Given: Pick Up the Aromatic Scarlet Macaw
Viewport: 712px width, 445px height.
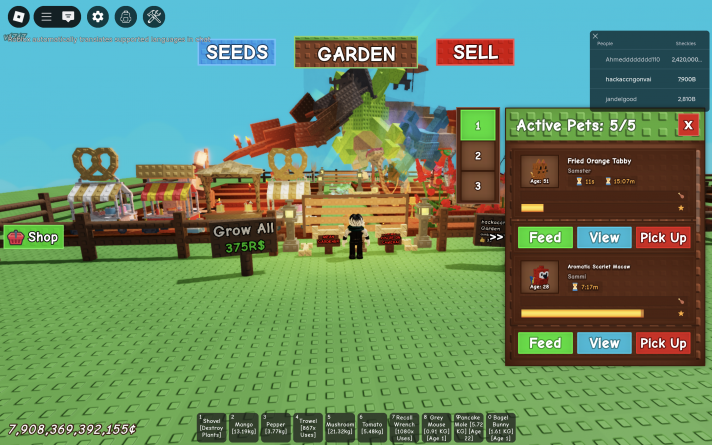Looking at the screenshot, I should point(663,343).
